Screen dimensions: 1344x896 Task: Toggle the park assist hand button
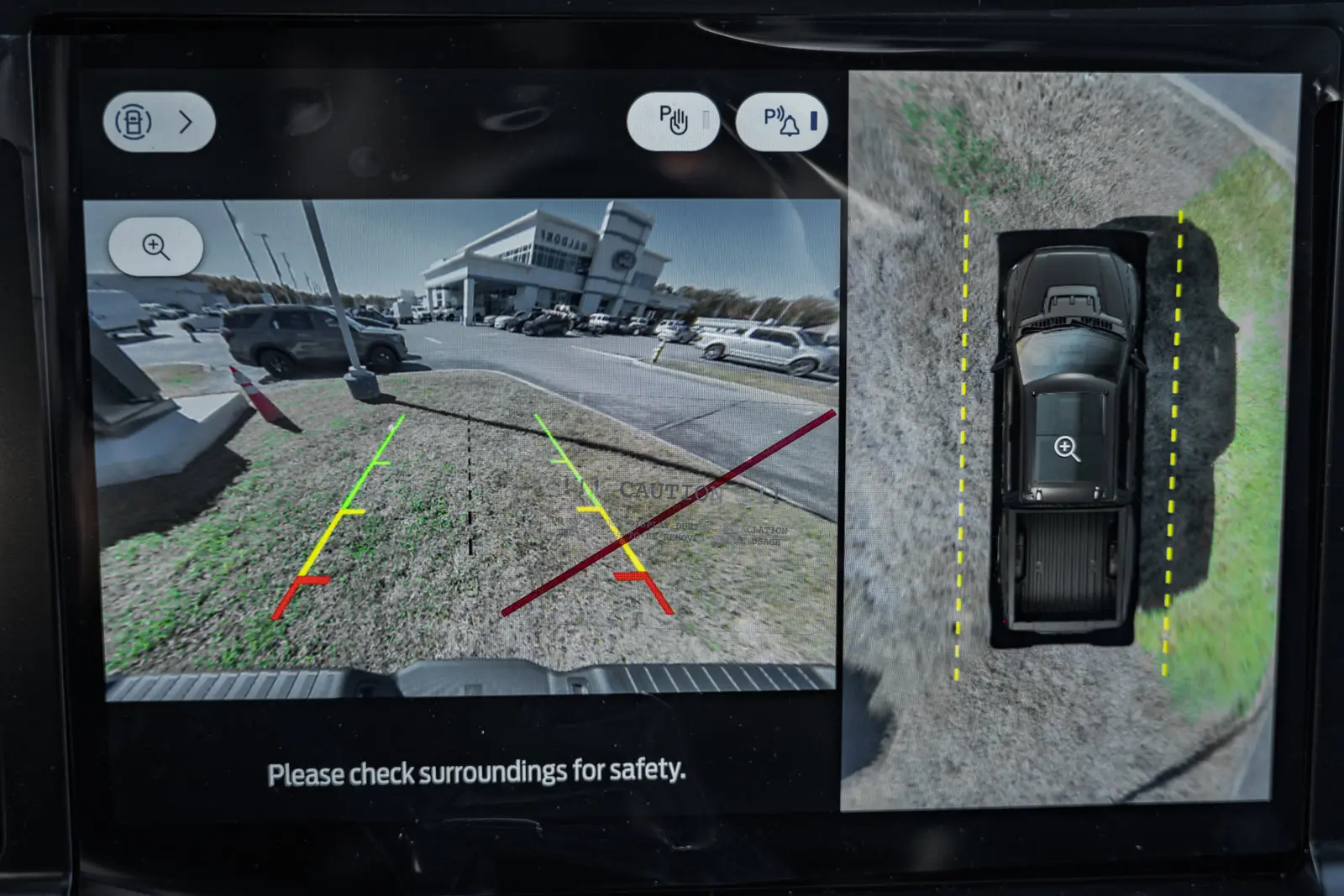point(673,121)
